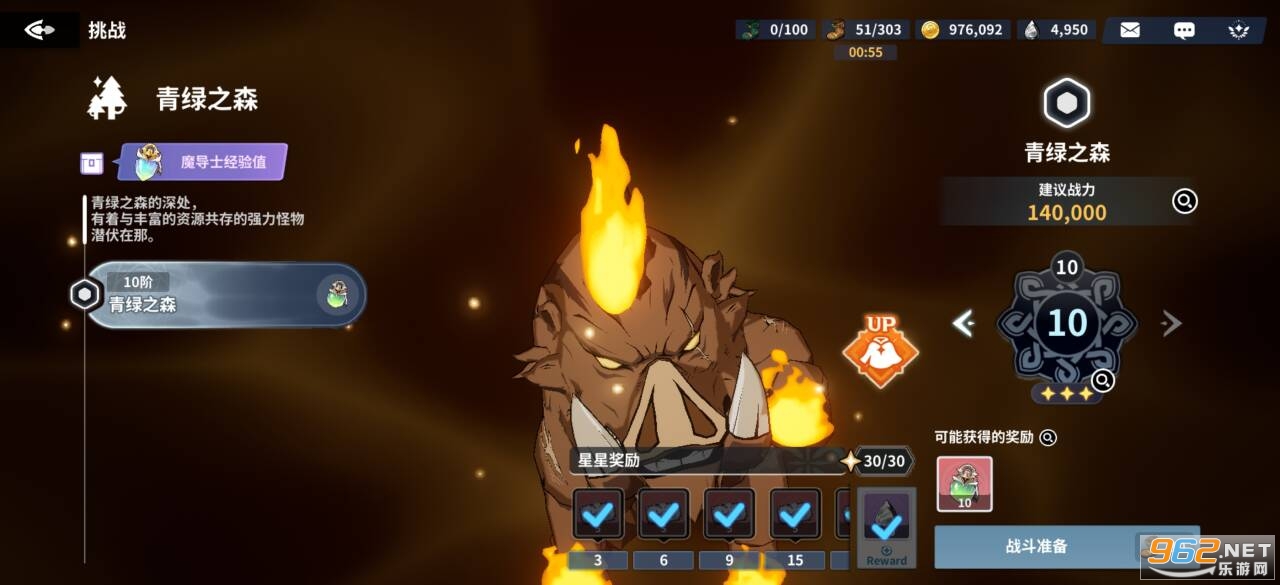Go back using the arrow button
Image resolution: width=1280 pixels, height=585 pixels.
pos(39,30)
